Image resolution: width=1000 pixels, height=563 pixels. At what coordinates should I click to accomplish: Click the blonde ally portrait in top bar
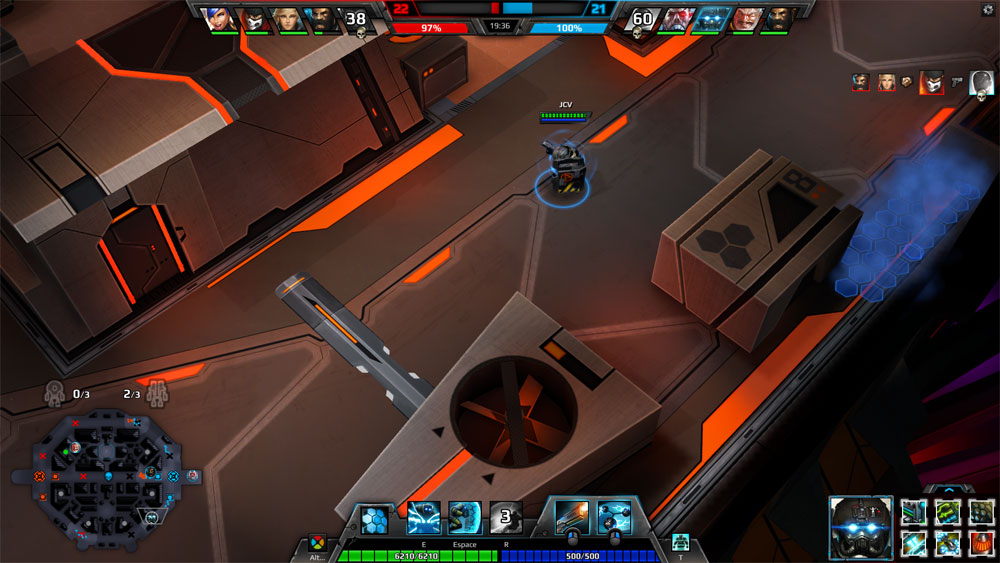click(x=288, y=19)
